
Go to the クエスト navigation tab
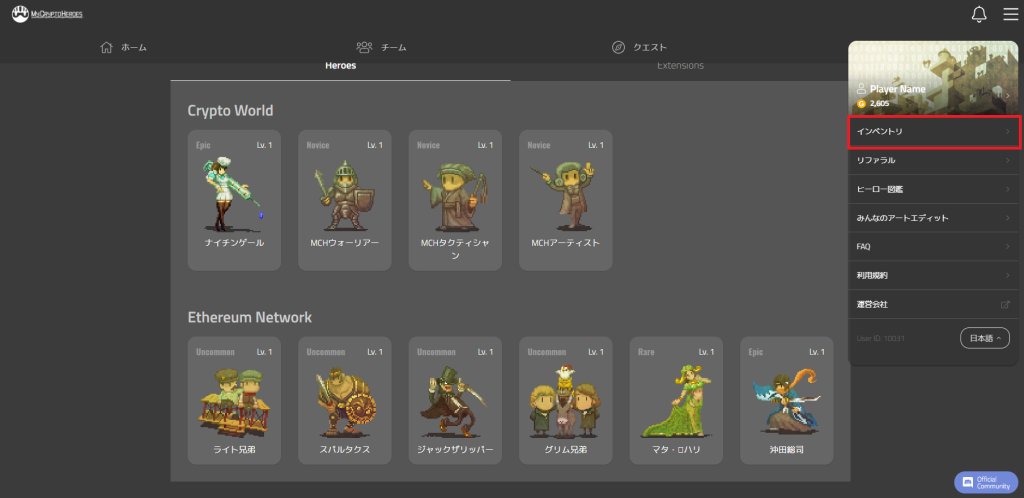click(x=639, y=47)
